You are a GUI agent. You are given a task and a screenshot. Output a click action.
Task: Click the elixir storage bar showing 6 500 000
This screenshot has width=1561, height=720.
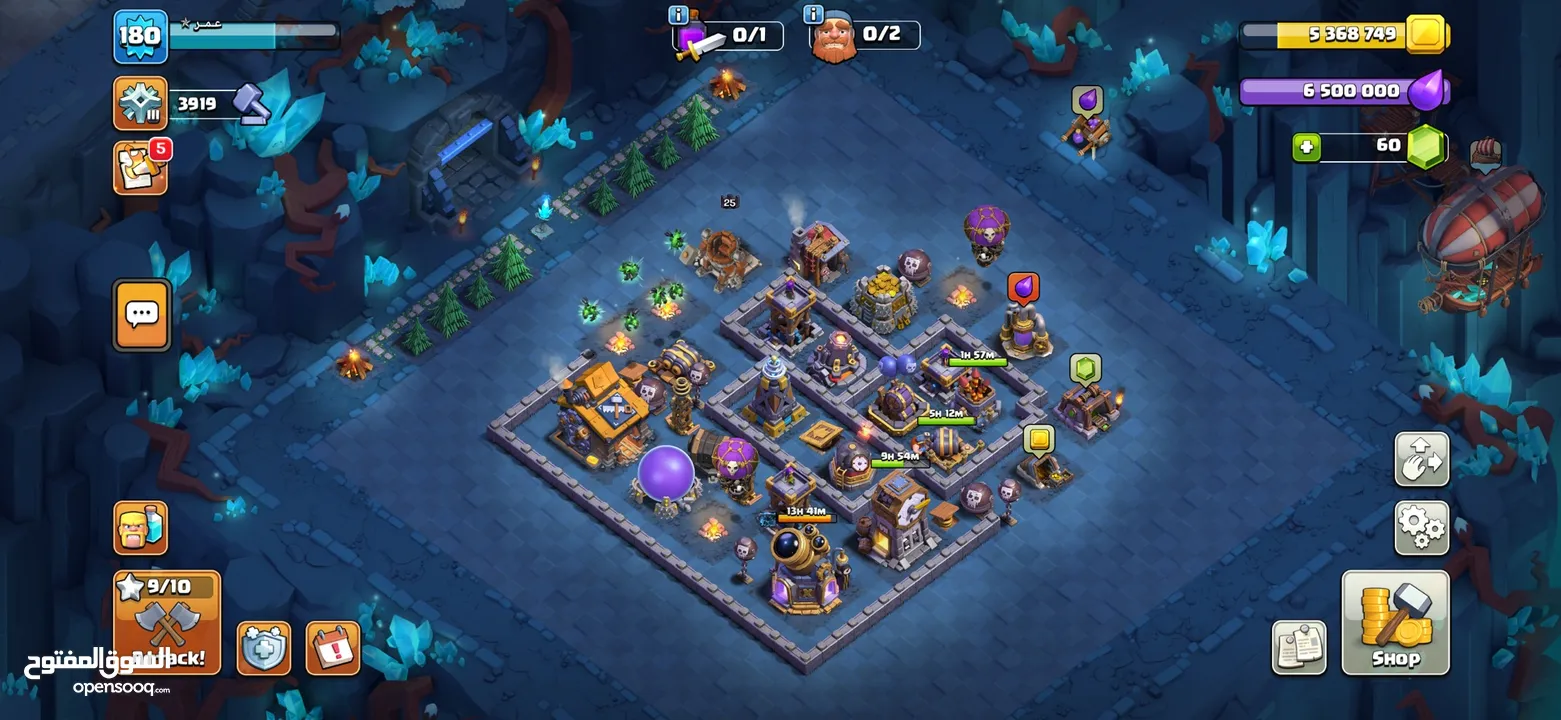(1340, 91)
